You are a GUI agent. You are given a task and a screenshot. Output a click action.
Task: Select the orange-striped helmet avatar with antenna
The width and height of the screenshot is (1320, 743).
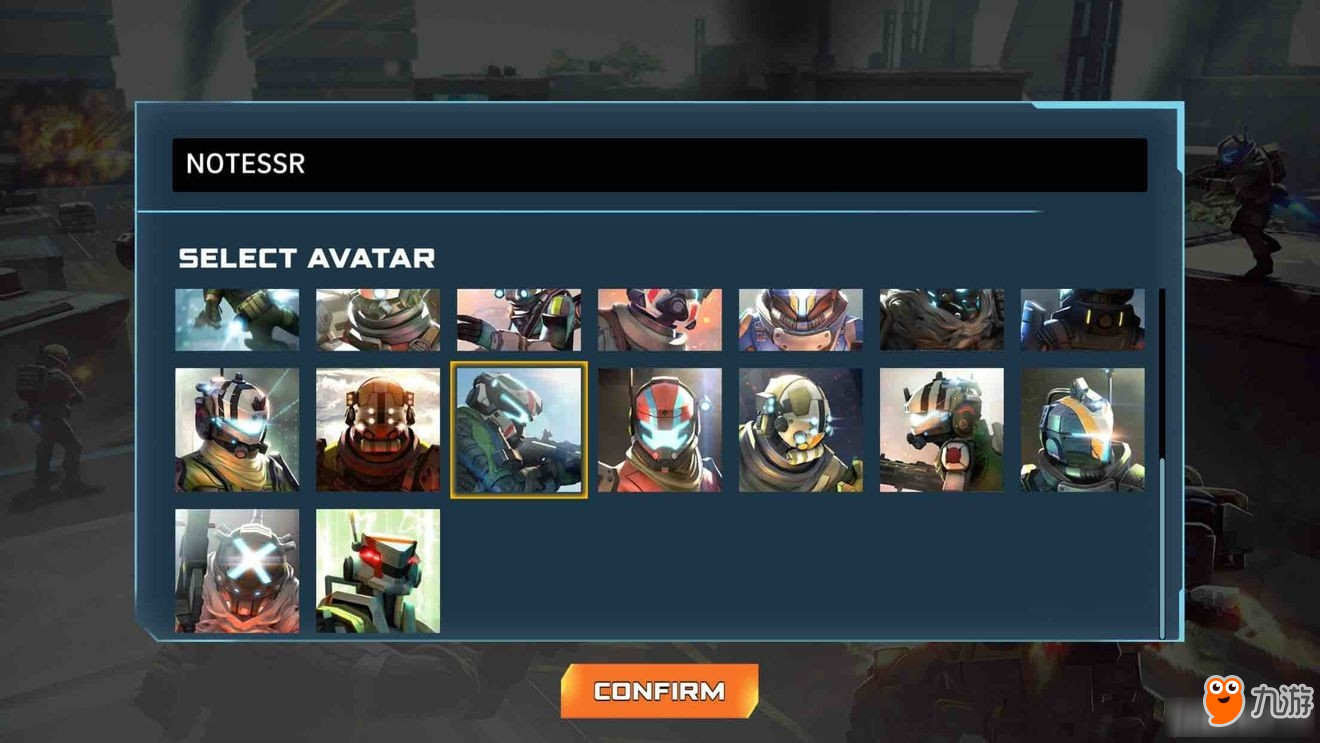(x=1082, y=430)
